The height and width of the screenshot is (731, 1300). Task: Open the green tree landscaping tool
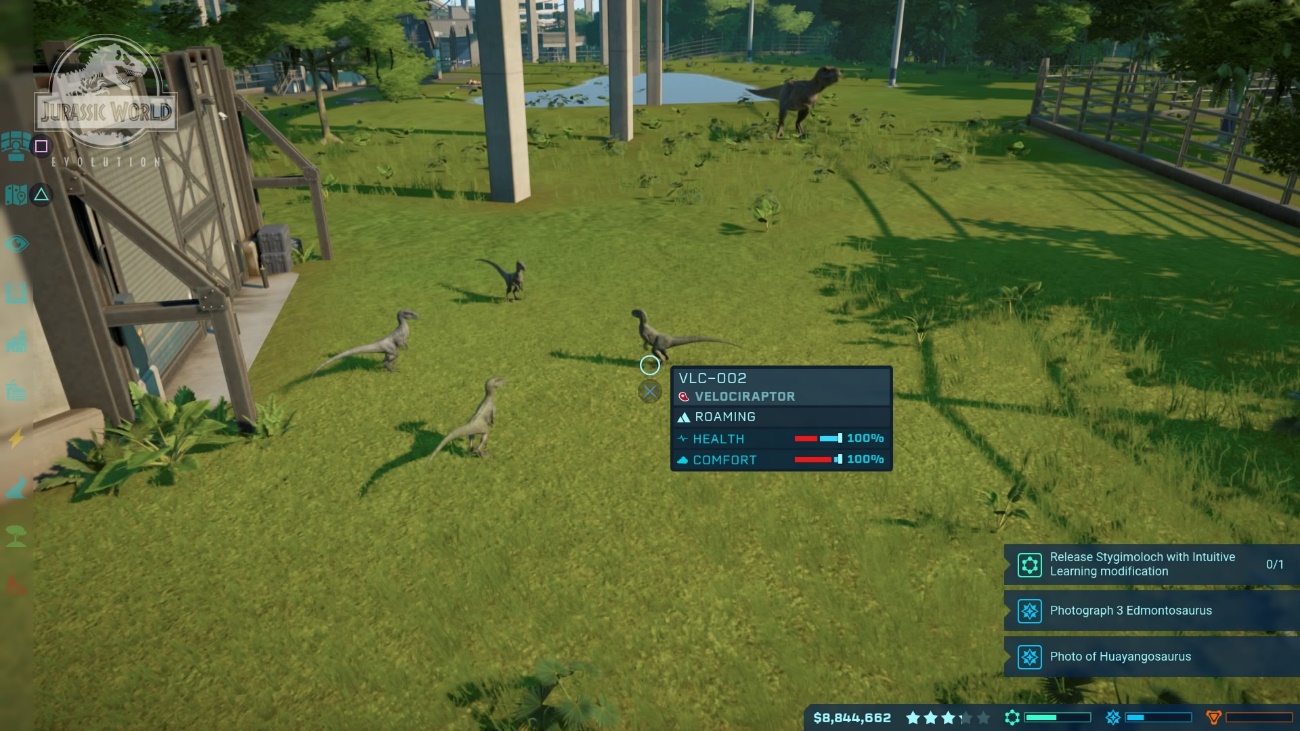tap(16, 536)
